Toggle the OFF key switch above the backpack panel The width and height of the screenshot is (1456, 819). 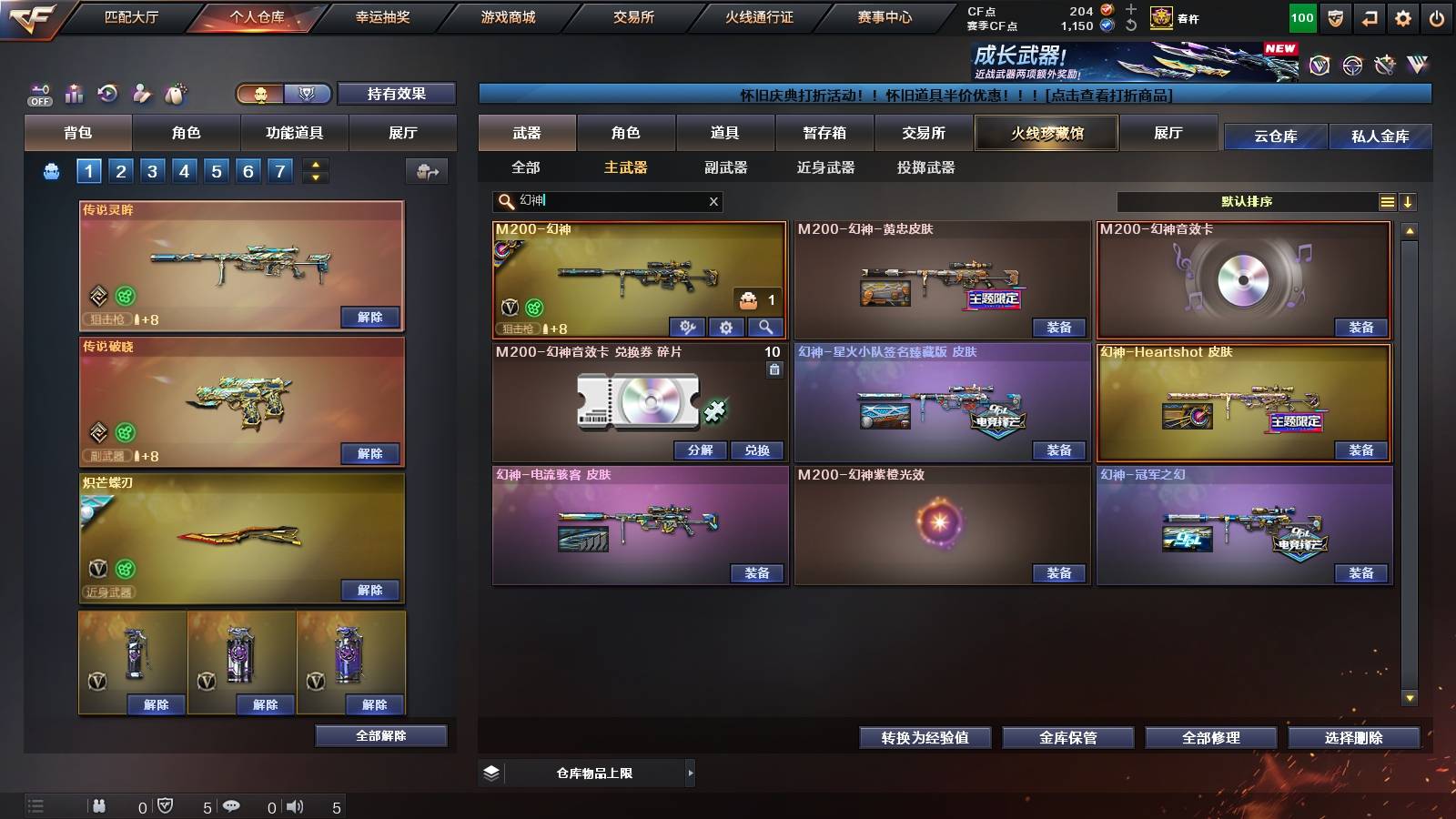[x=38, y=93]
